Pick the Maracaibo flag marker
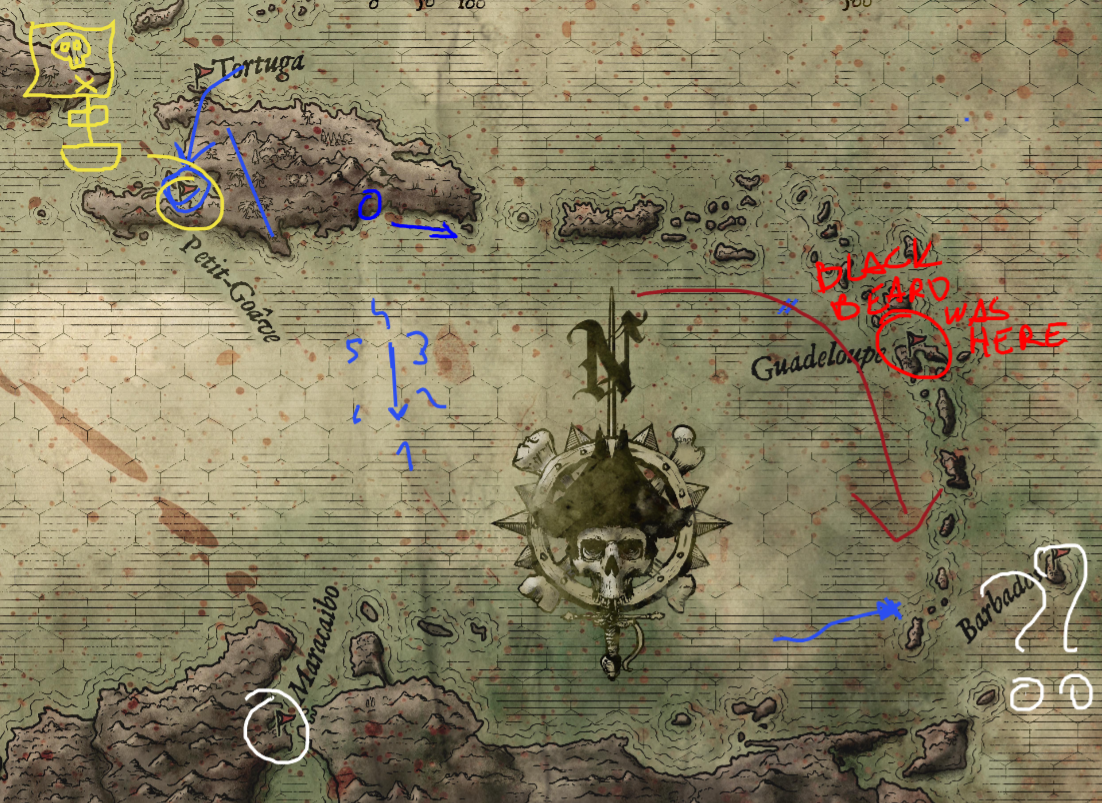This screenshot has height=803, width=1102. point(284,718)
